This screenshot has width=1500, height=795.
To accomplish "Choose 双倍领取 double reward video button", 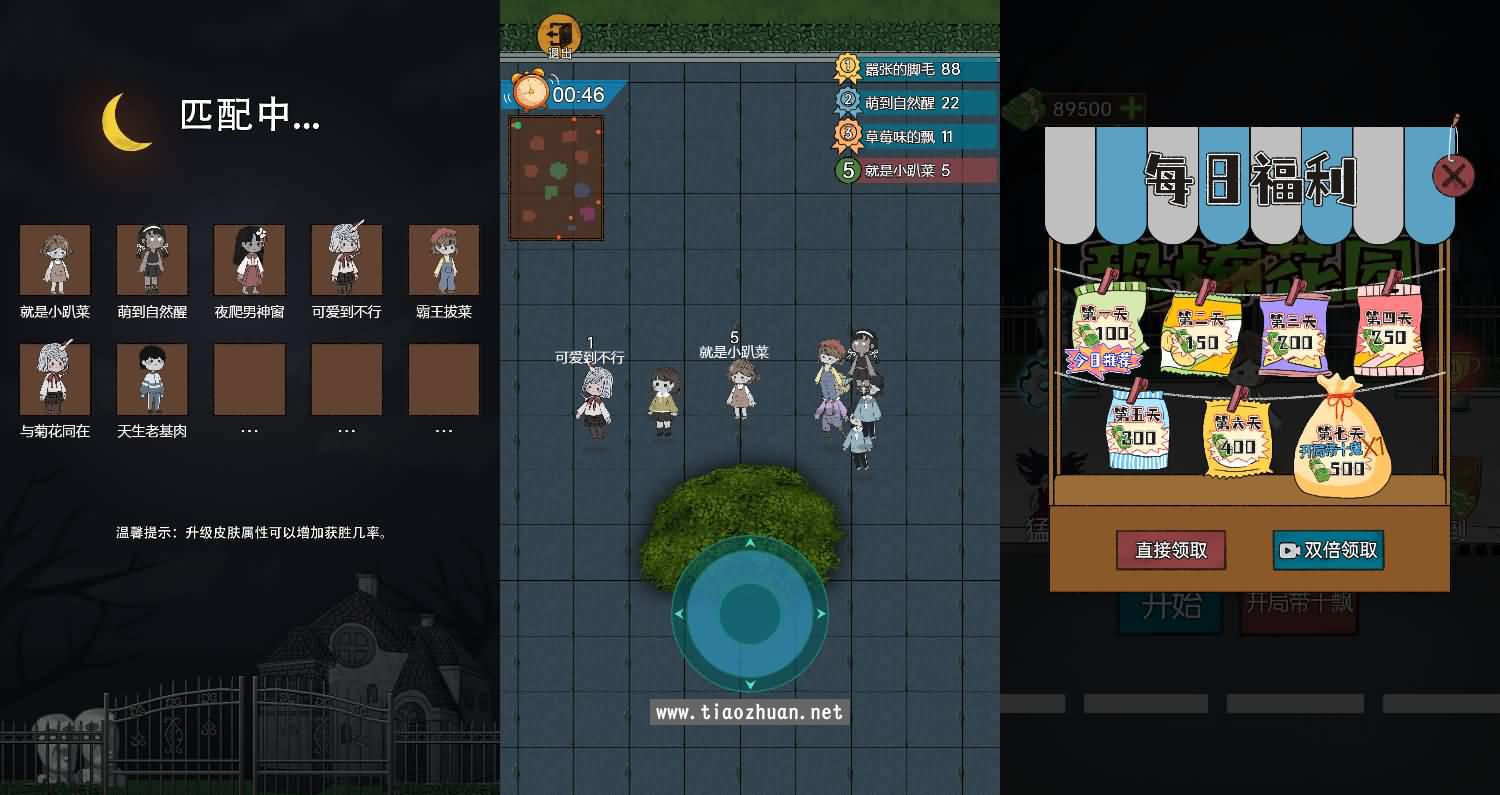I will (x=1328, y=550).
